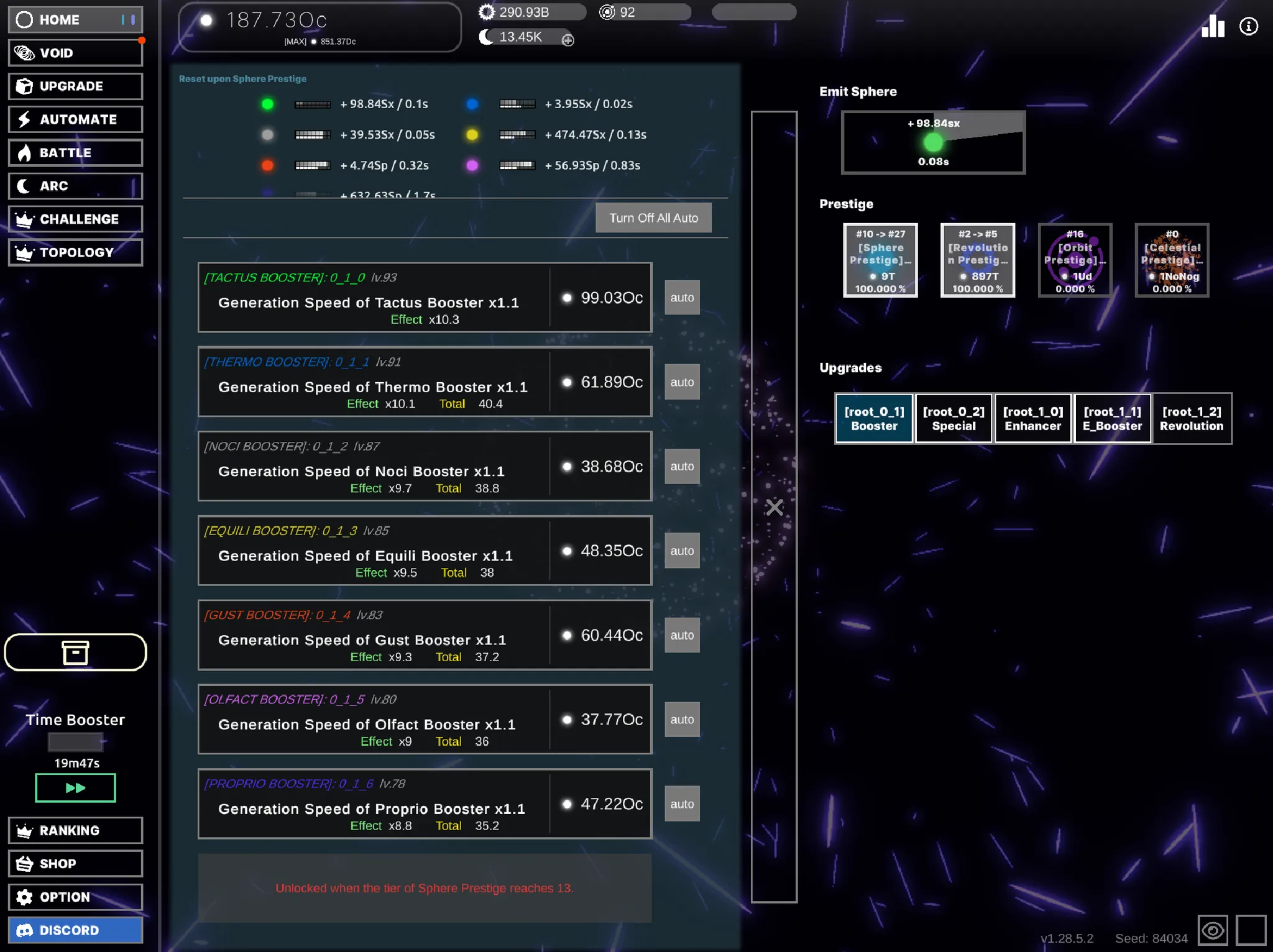1273x952 pixels.
Task: Open the Topology panel
Action: [75, 252]
